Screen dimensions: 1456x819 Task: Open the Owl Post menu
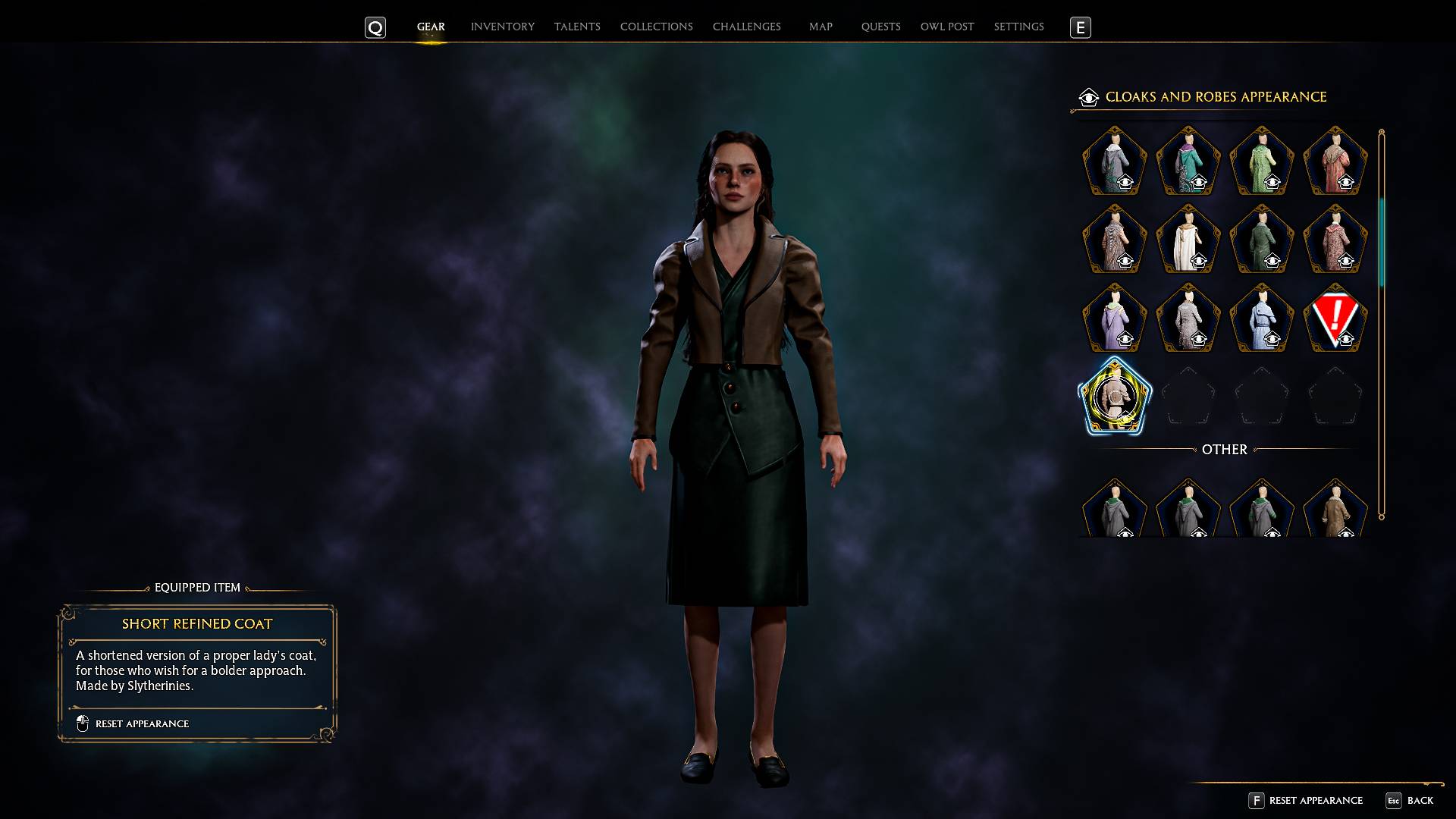tap(946, 26)
